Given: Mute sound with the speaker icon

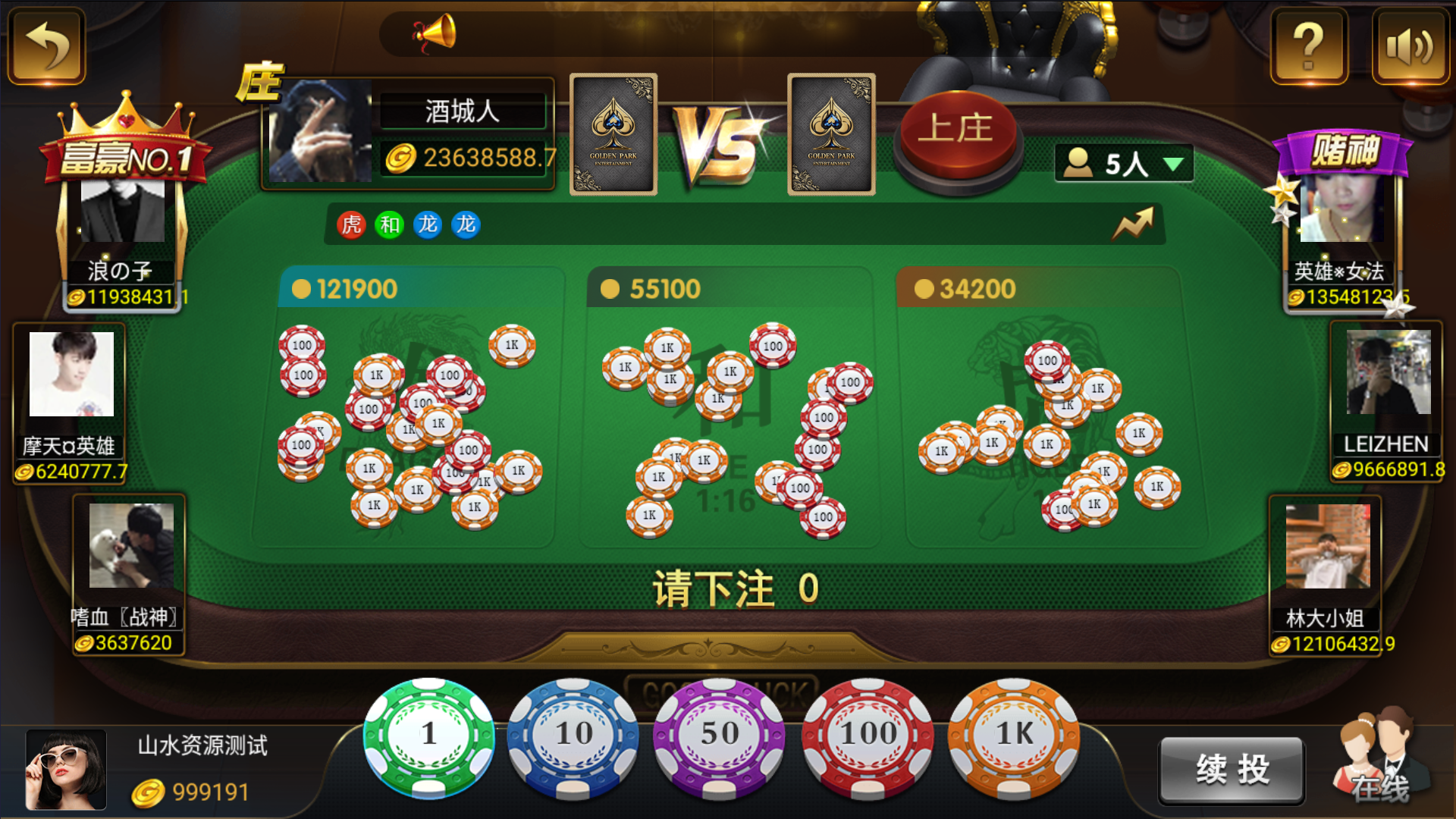Looking at the screenshot, I should 1410,47.
